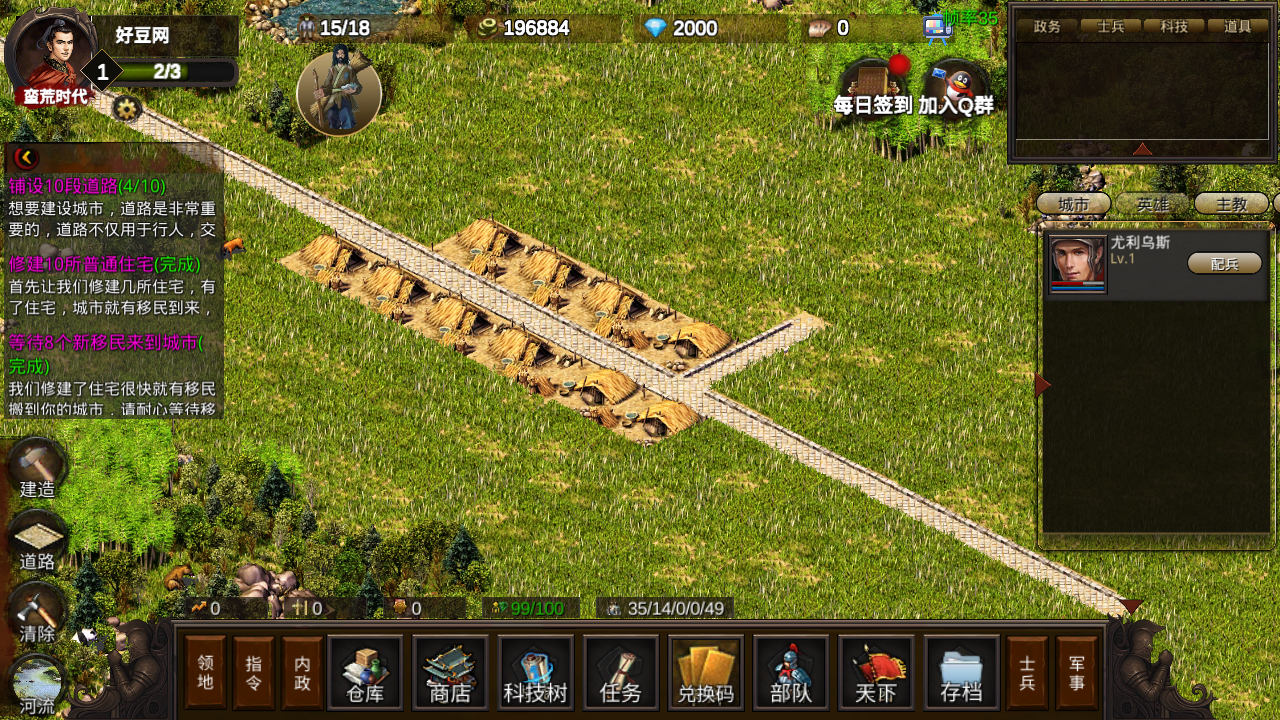Screen dimensions: 1280x720
Task: Activate the 清除 clear tool
Action: click(37, 613)
